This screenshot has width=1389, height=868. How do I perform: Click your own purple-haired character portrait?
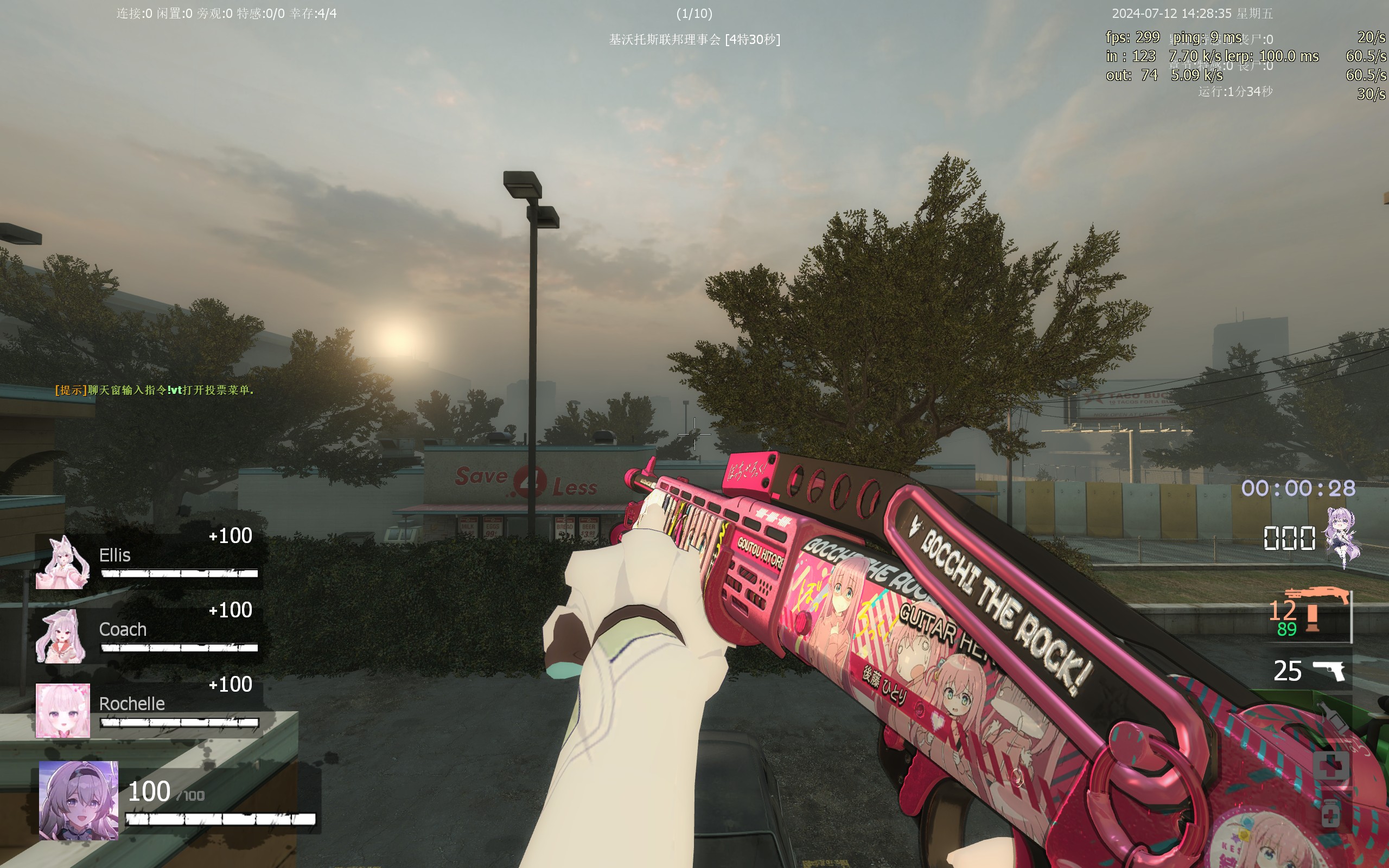tap(79, 800)
